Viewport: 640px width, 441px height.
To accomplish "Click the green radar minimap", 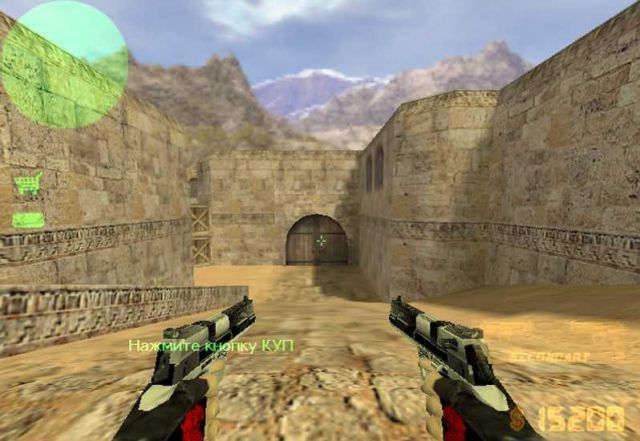I will [x=64, y=64].
